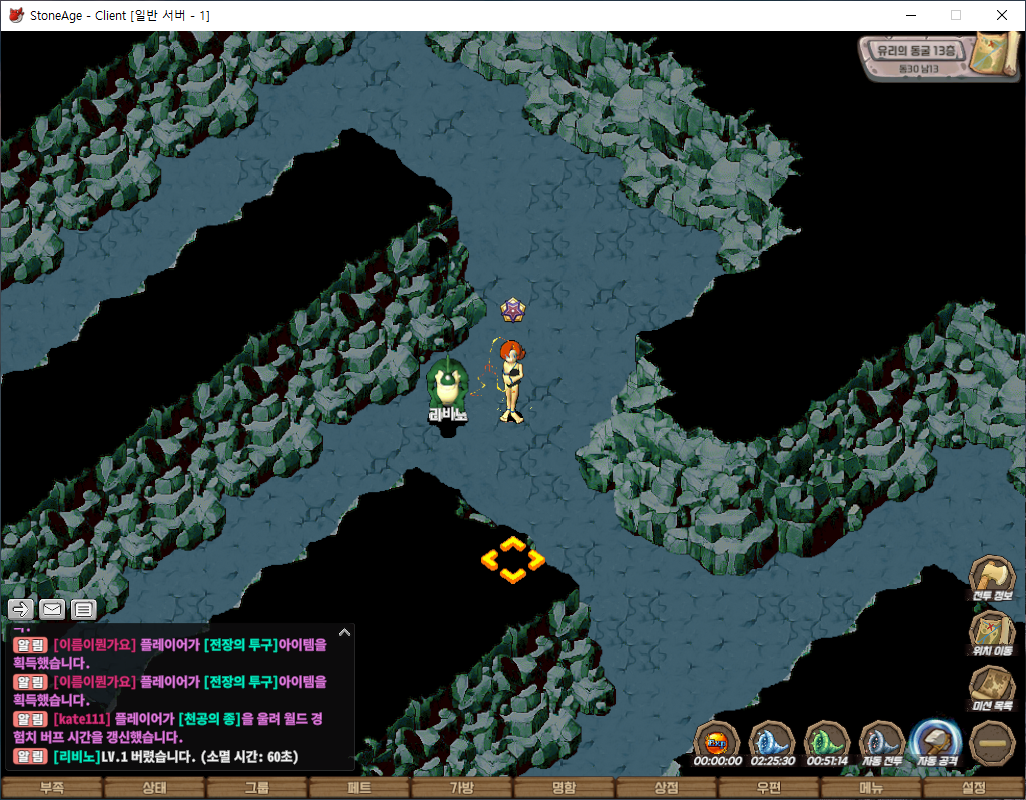Open the 상태 (status) menu
The width and height of the screenshot is (1026, 800).
point(154,788)
